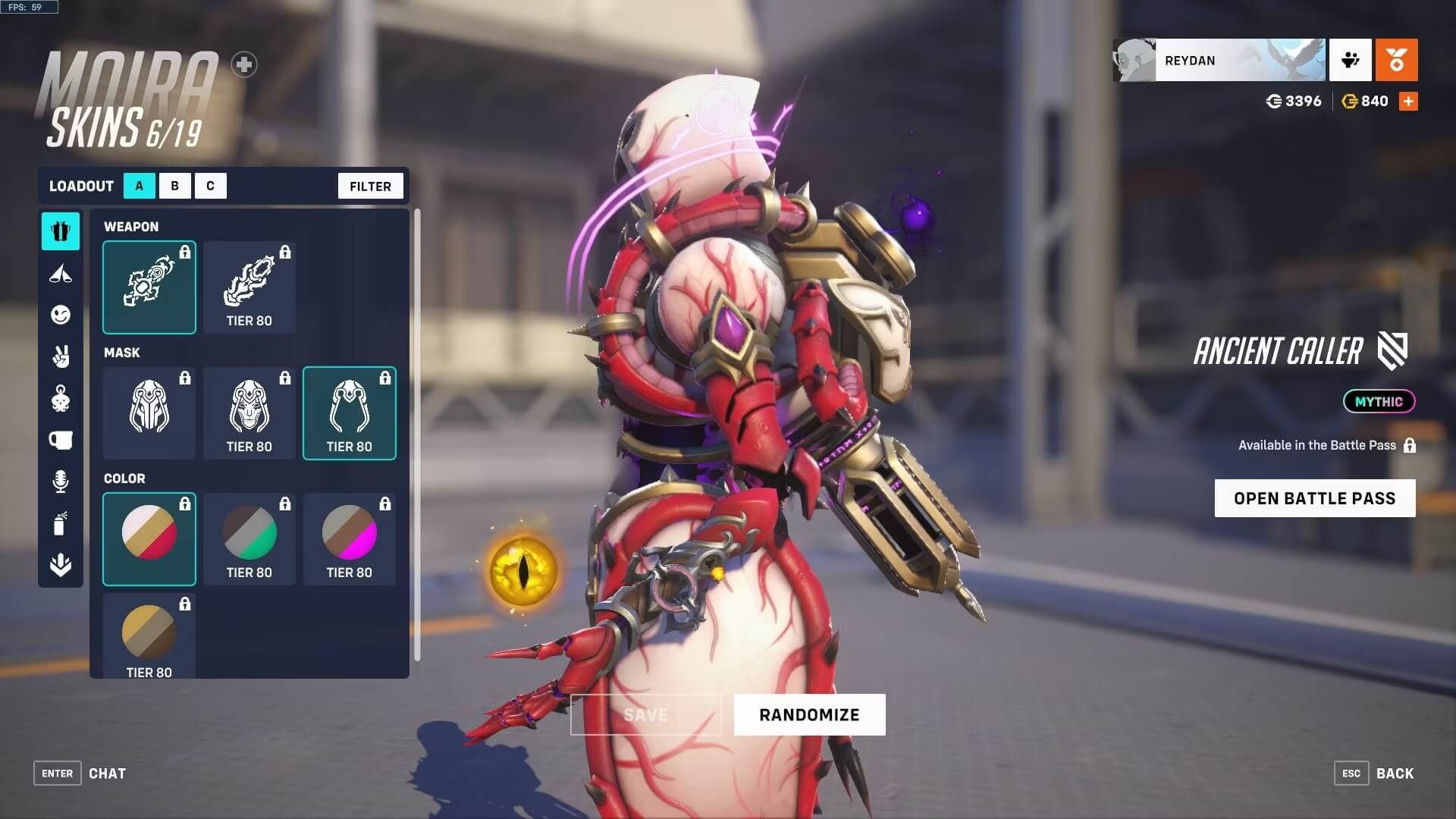Select loadout A
The image size is (1456, 819).
point(139,186)
